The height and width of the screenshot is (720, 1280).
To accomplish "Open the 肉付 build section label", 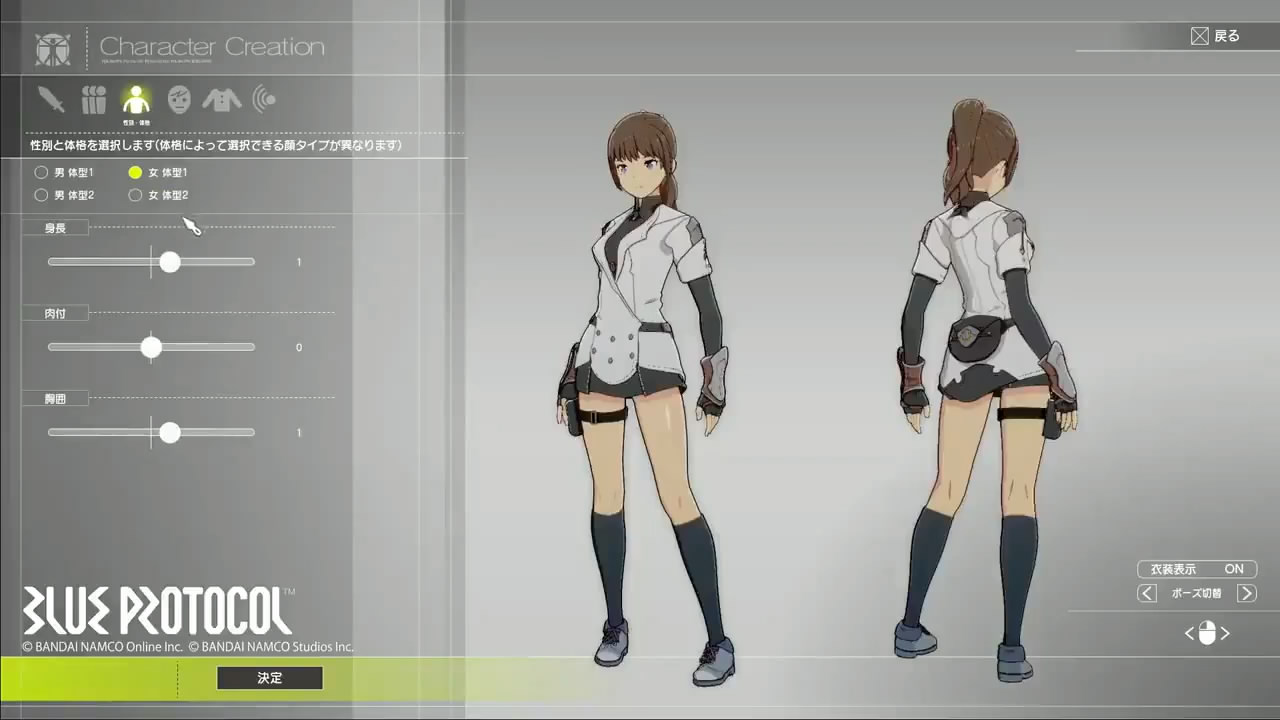I will 56,313.
